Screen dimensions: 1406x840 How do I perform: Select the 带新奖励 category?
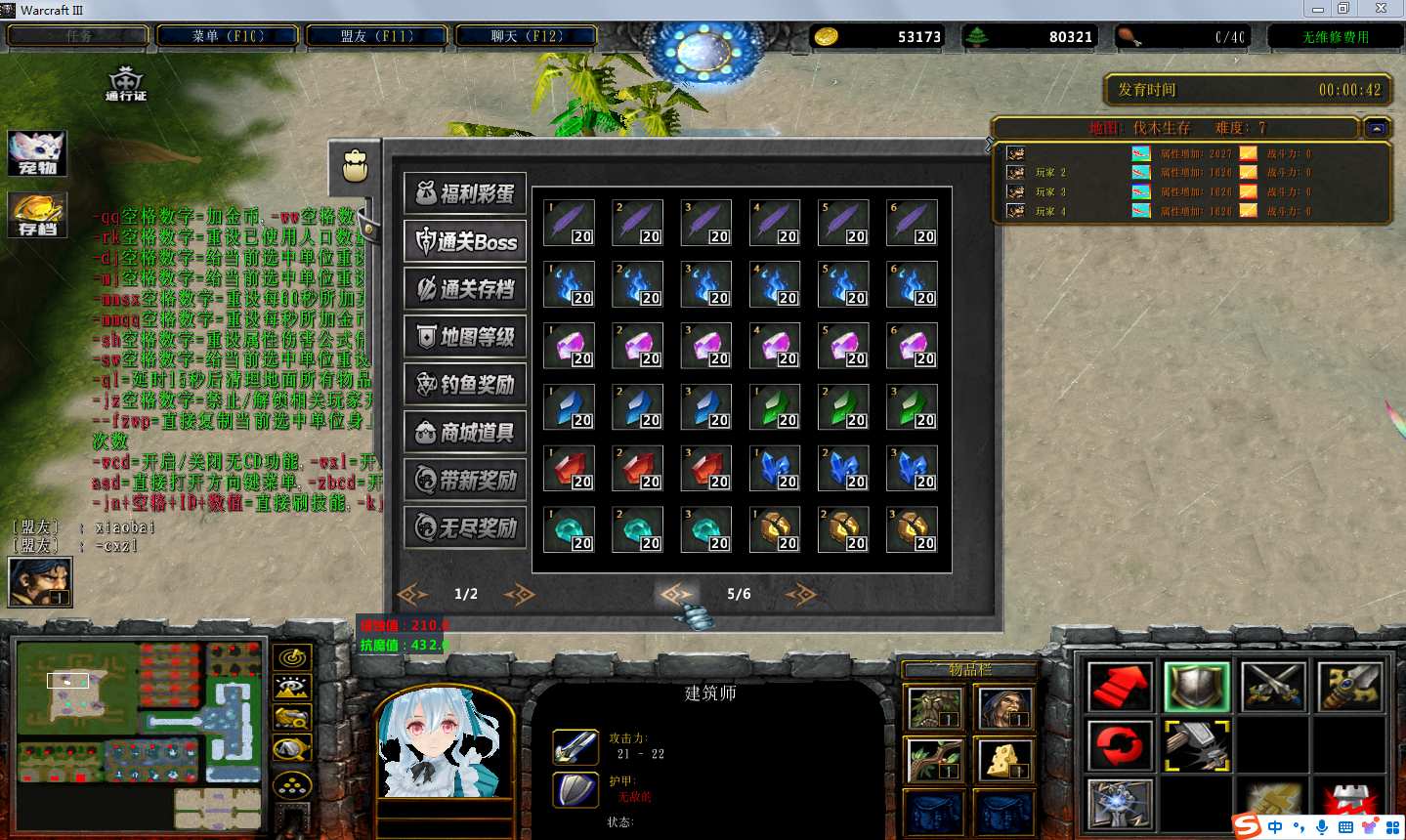point(465,481)
